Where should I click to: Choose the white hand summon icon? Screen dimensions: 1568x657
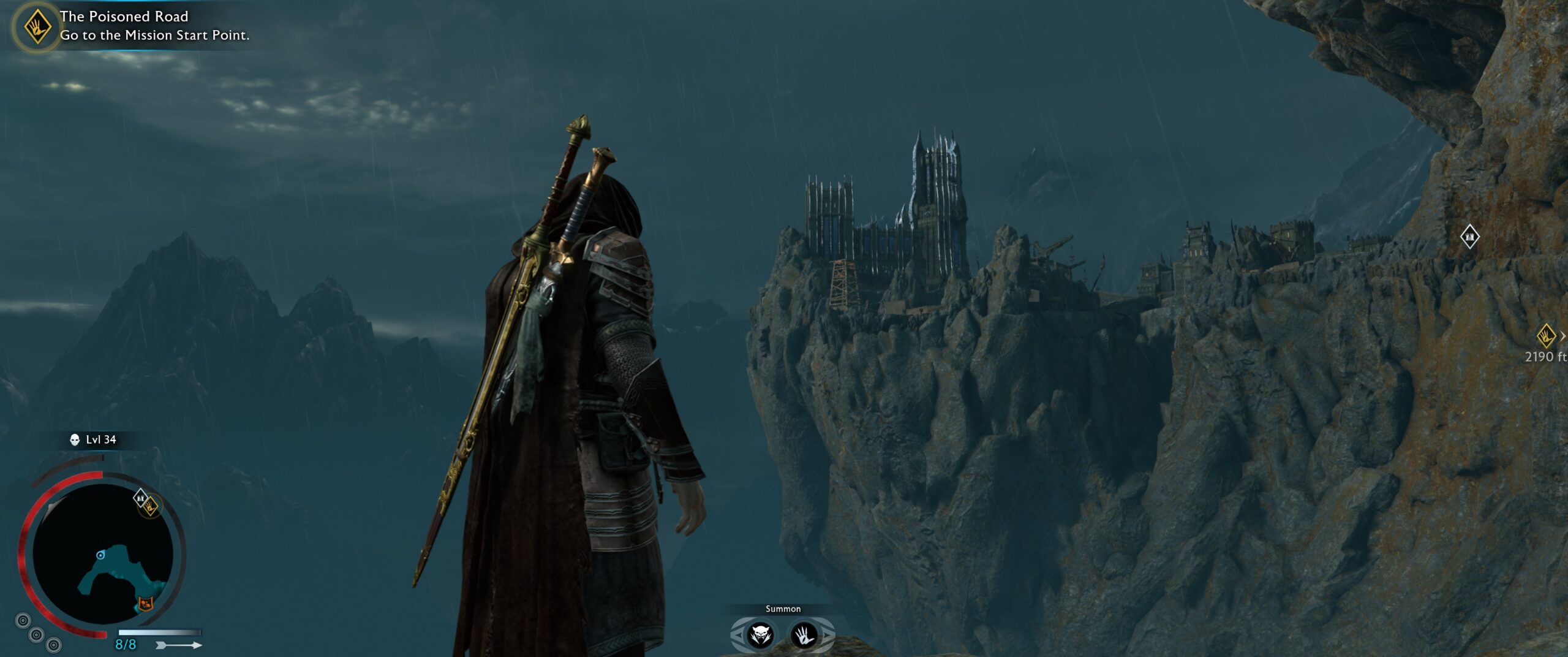pyautogui.click(x=804, y=636)
